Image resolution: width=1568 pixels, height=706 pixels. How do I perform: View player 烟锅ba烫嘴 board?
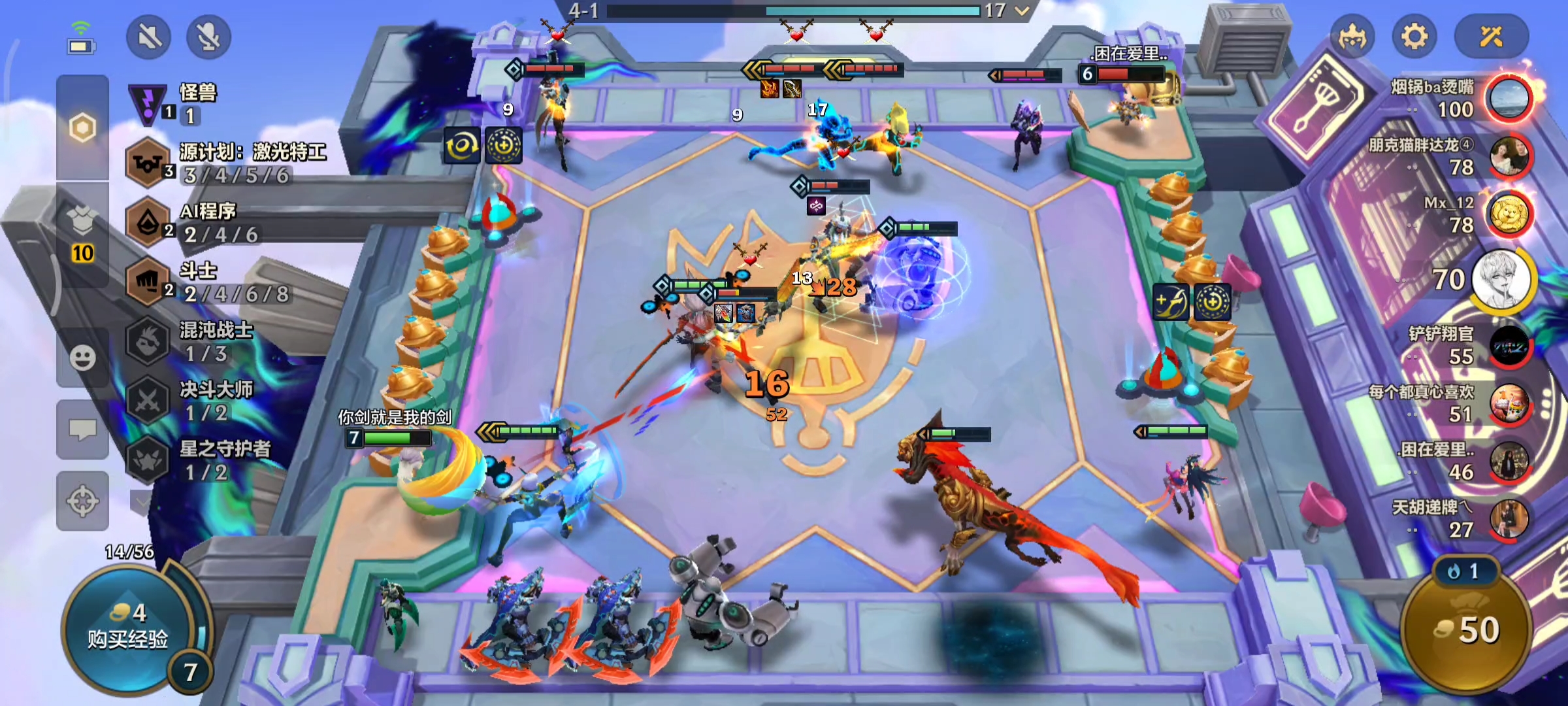[x=1508, y=99]
